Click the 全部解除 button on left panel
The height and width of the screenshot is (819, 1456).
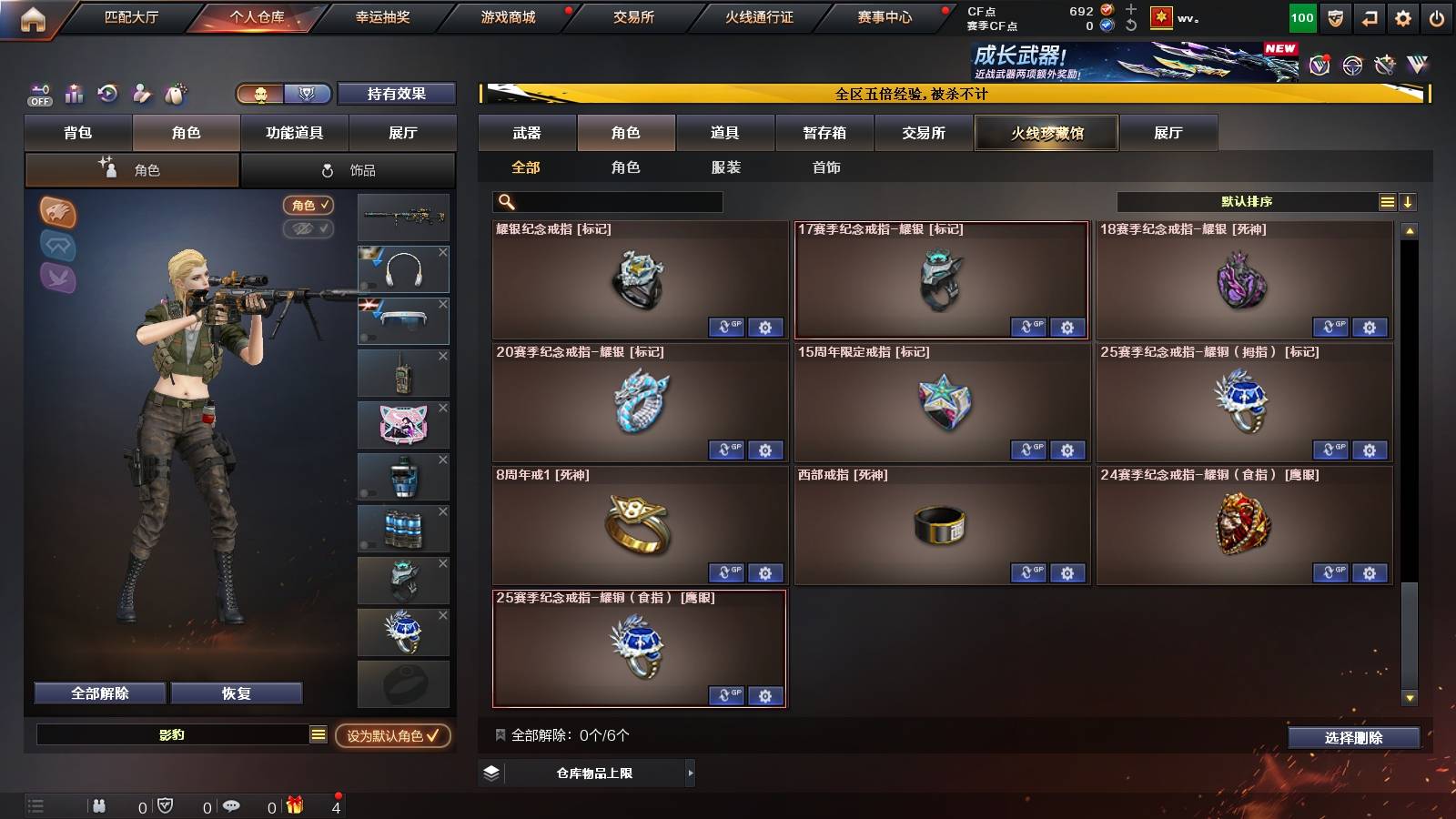(x=98, y=693)
